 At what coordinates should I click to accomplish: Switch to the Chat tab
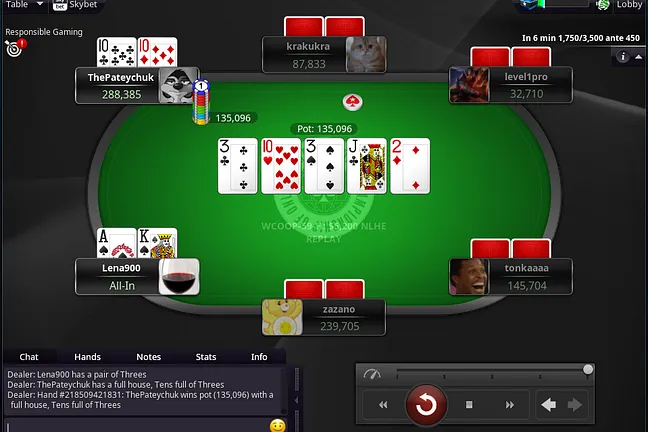(x=29, y=357)
